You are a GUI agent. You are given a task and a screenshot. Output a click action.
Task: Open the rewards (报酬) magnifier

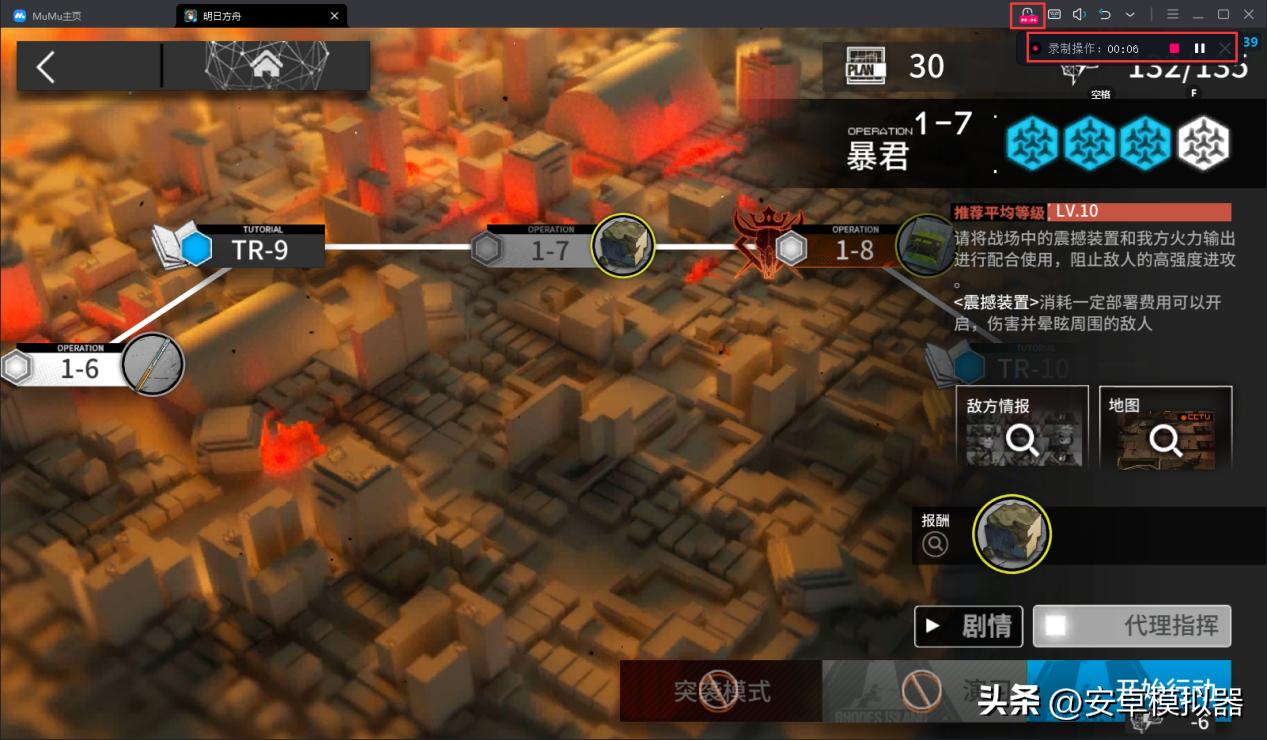pyautogui.click(x=935, y=544)
